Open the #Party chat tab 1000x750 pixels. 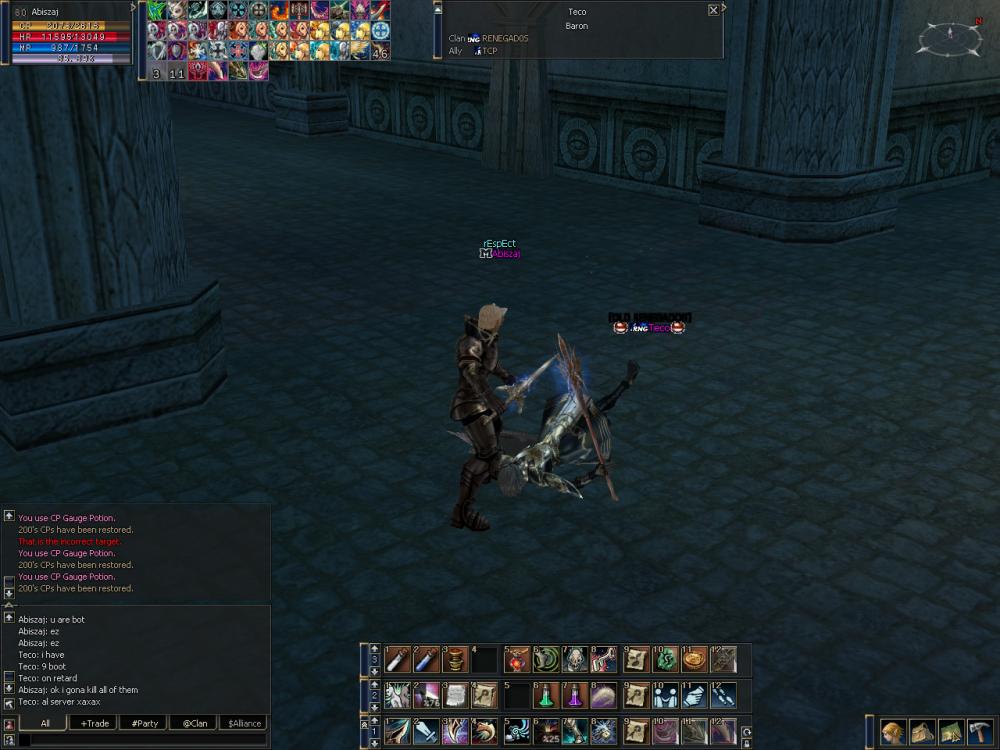click(145, 723)
